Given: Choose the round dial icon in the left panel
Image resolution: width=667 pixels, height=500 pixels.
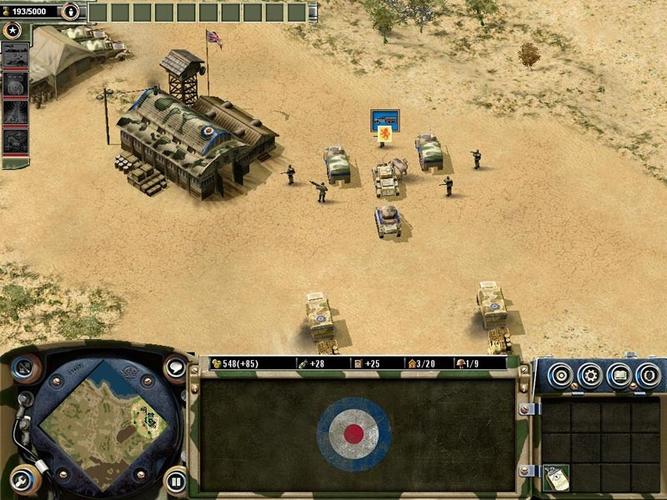Looking at the screenshot, I should click(15, 84).
